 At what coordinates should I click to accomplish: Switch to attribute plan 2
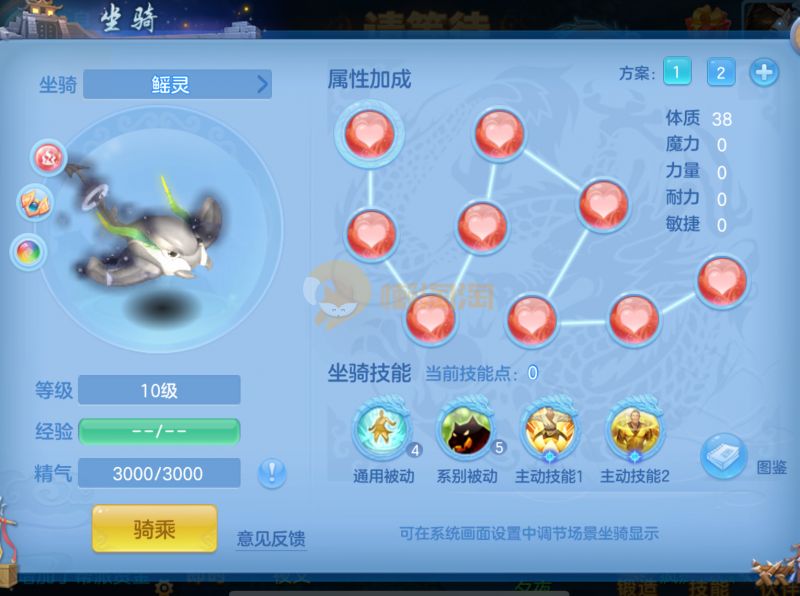720,72
